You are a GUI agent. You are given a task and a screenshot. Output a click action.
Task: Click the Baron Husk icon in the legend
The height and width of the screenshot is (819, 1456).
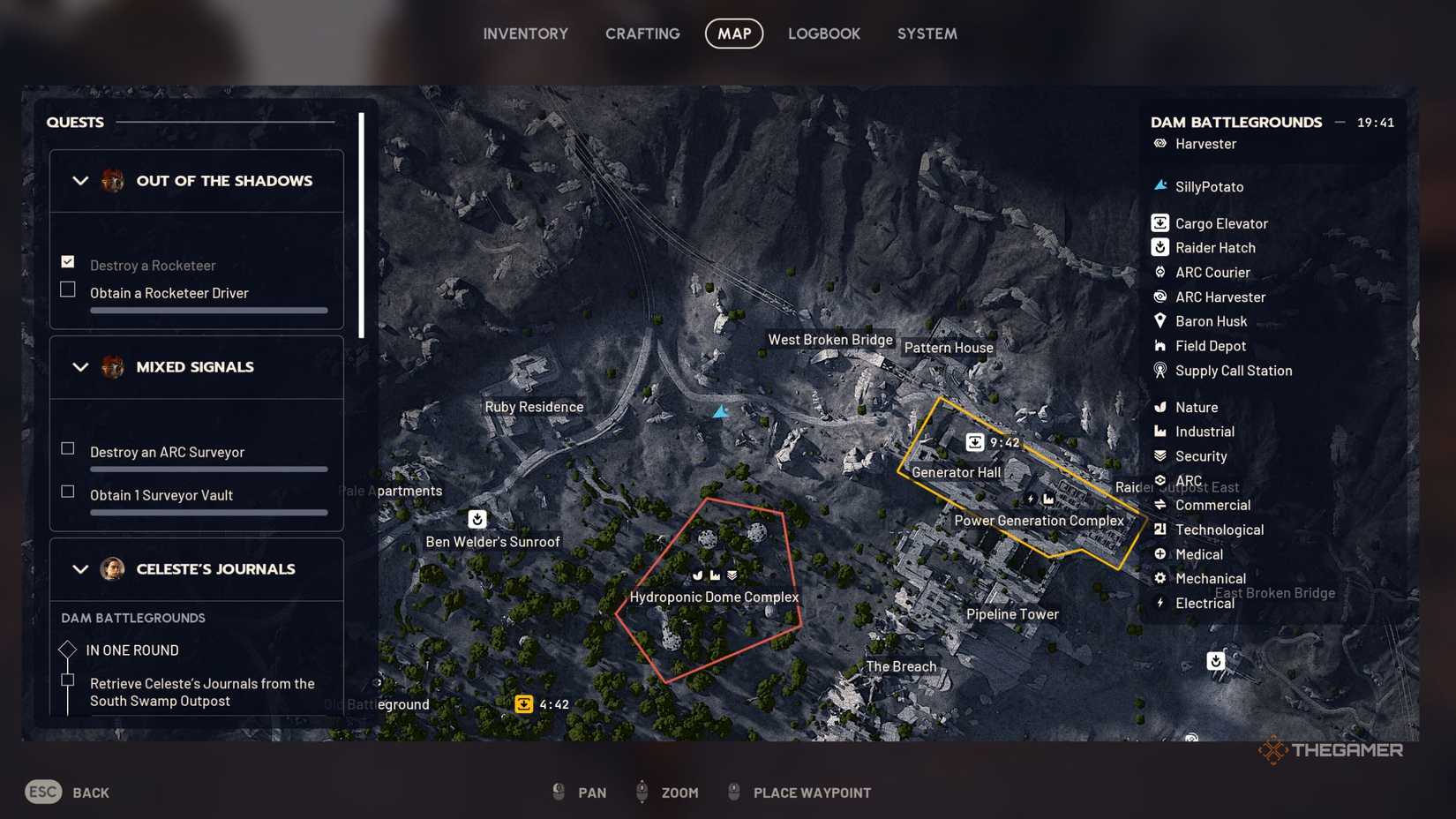coord(1159,321)
